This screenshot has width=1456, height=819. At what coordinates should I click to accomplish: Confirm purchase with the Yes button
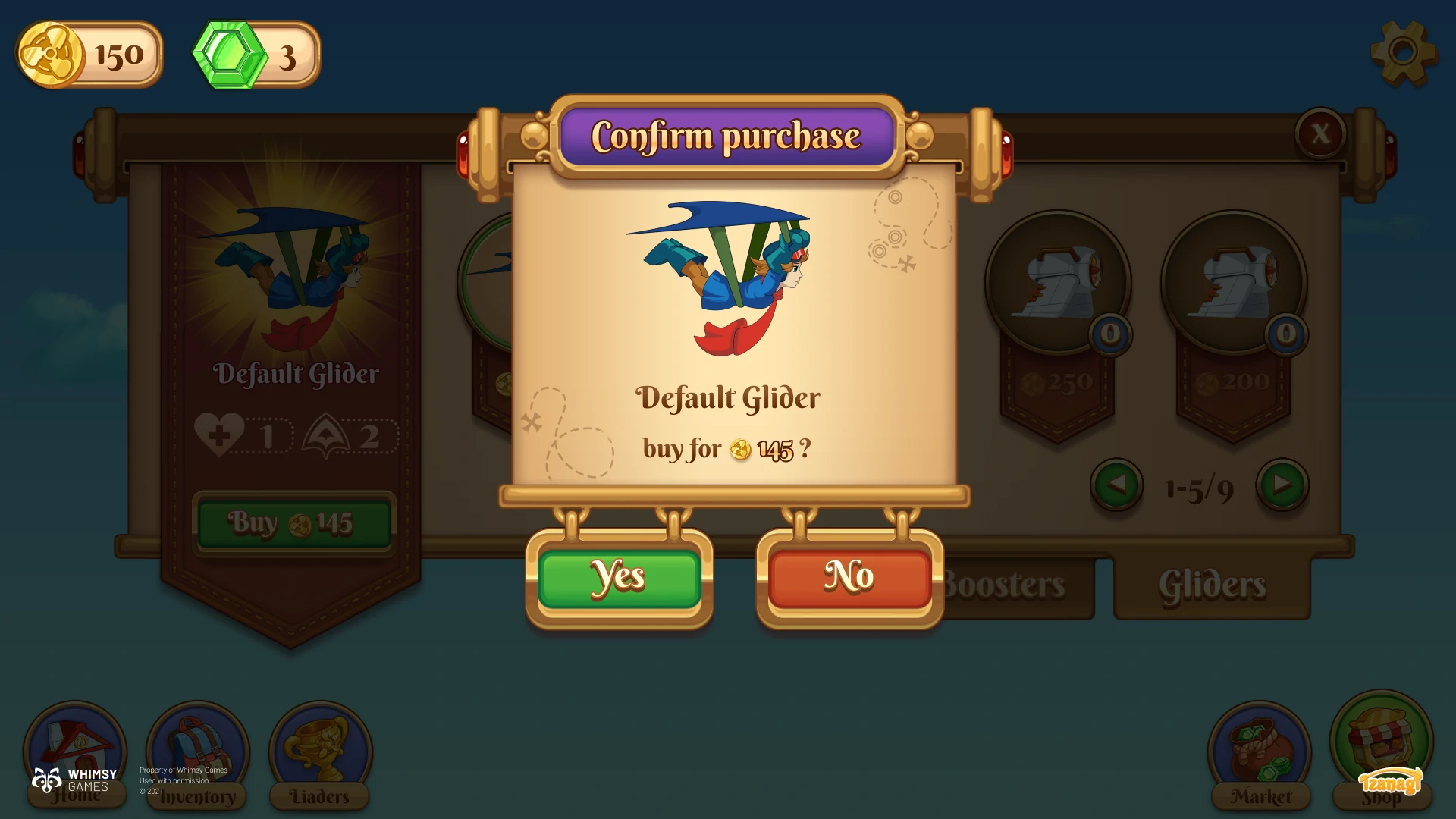pos(619,578)
